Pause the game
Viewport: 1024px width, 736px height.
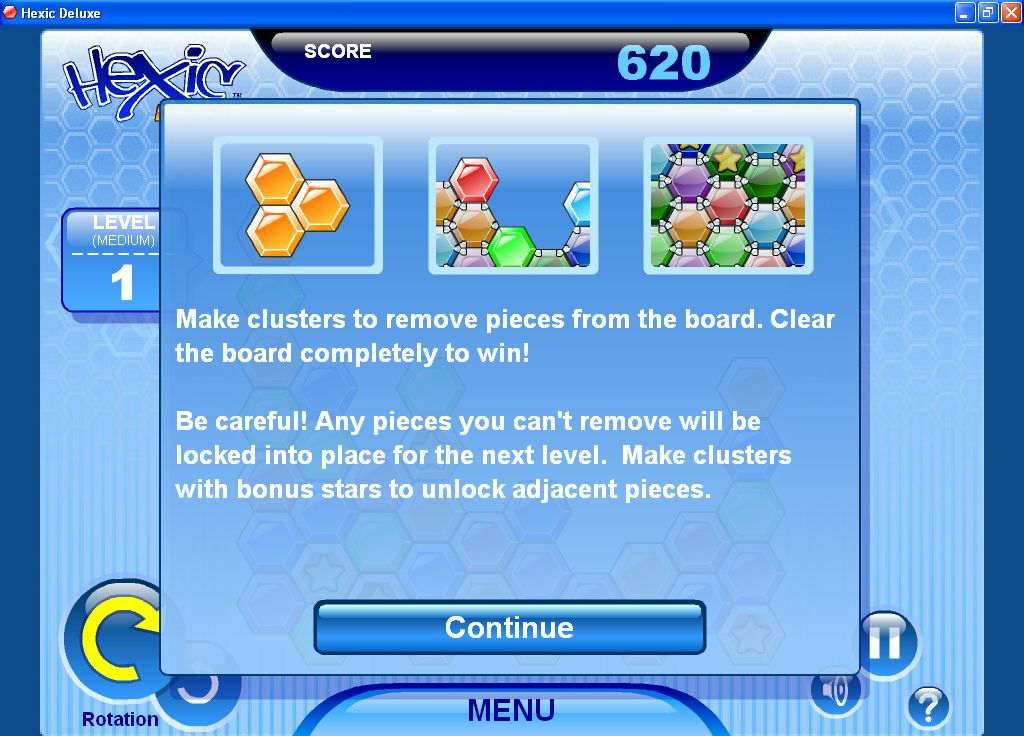(x=886, y=642)
